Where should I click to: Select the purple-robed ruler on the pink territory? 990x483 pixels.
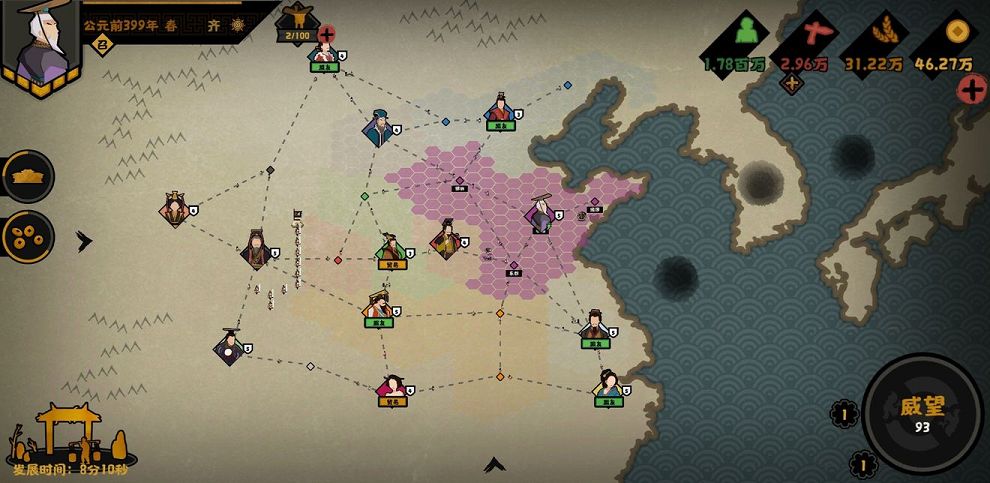pos(541,214)
